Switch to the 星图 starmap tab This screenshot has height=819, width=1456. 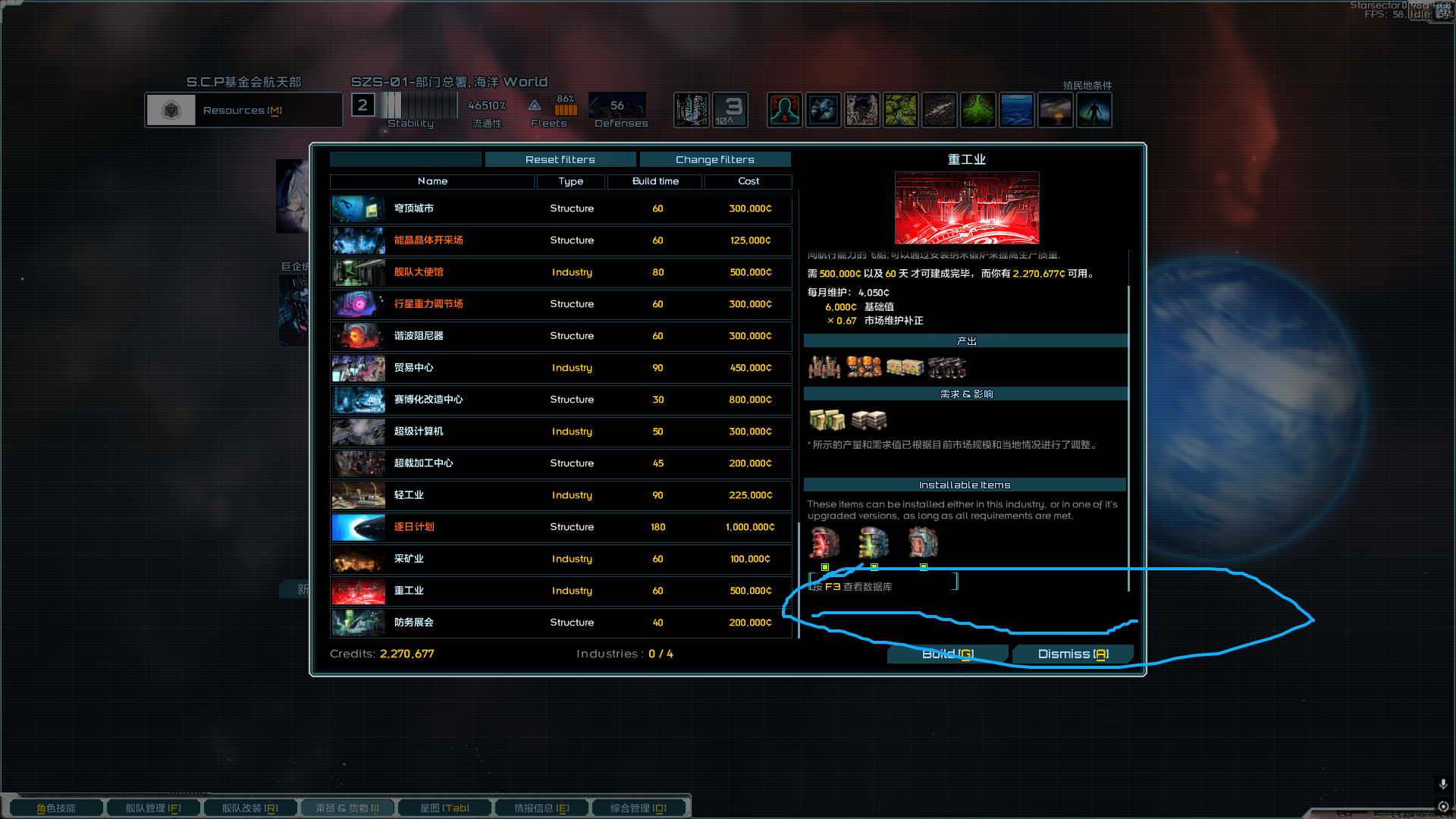tap(444, 808)
